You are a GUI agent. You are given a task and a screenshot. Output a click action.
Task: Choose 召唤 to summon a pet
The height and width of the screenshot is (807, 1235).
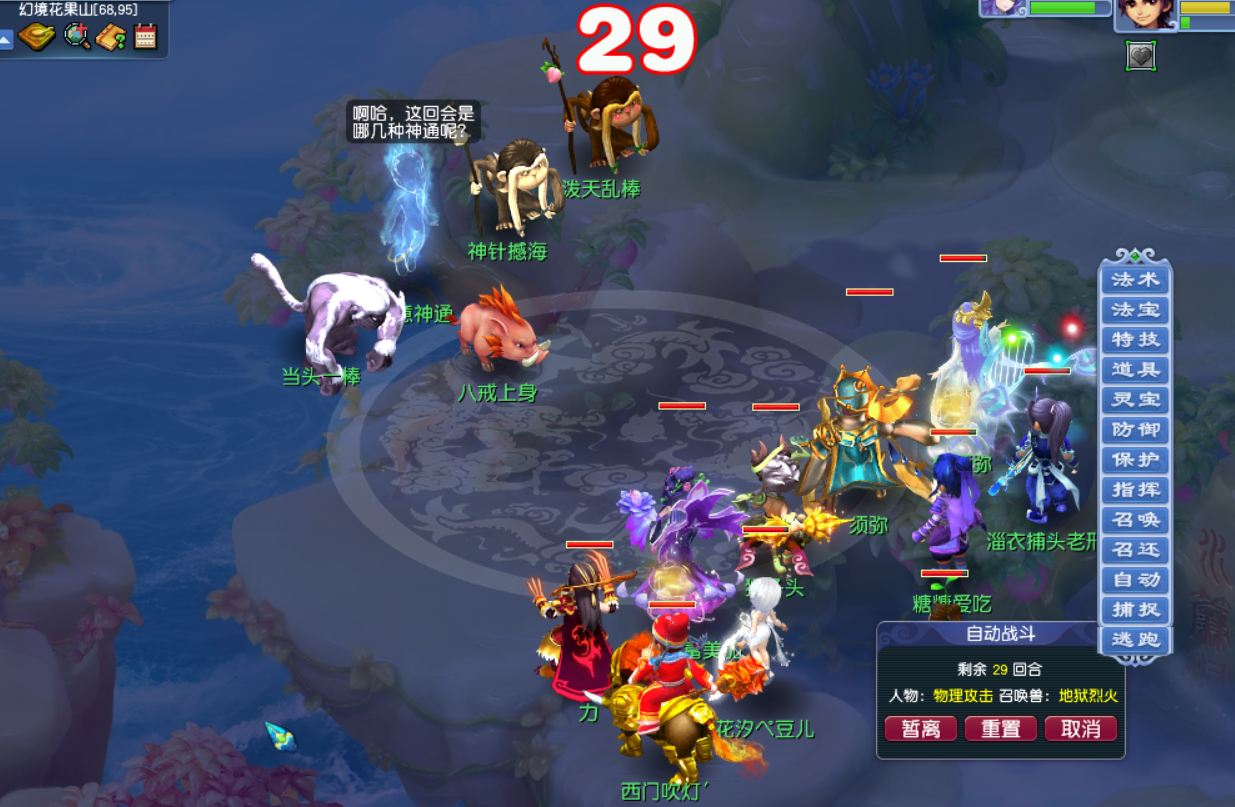click(1135, 520)
